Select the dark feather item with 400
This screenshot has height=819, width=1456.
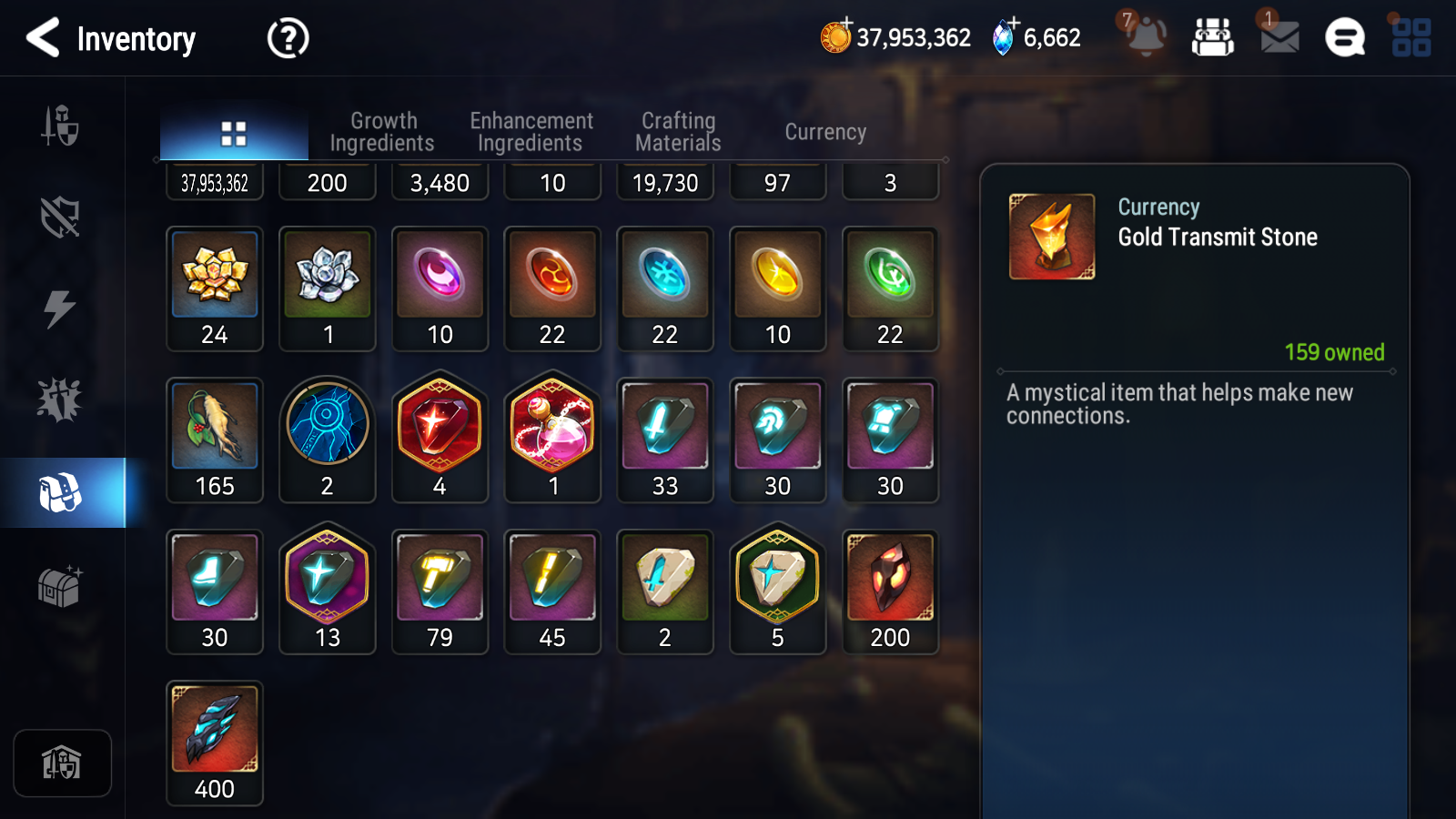215,743
